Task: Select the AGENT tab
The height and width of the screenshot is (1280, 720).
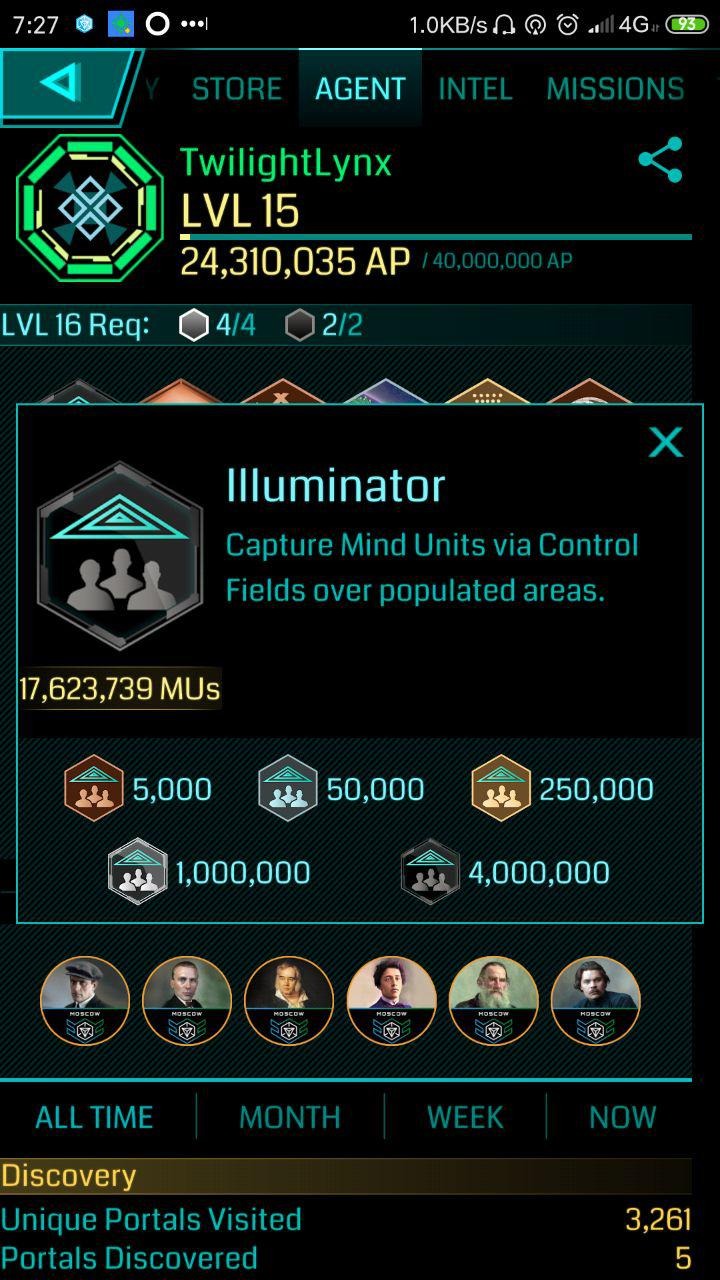Action: coord(360,89)
